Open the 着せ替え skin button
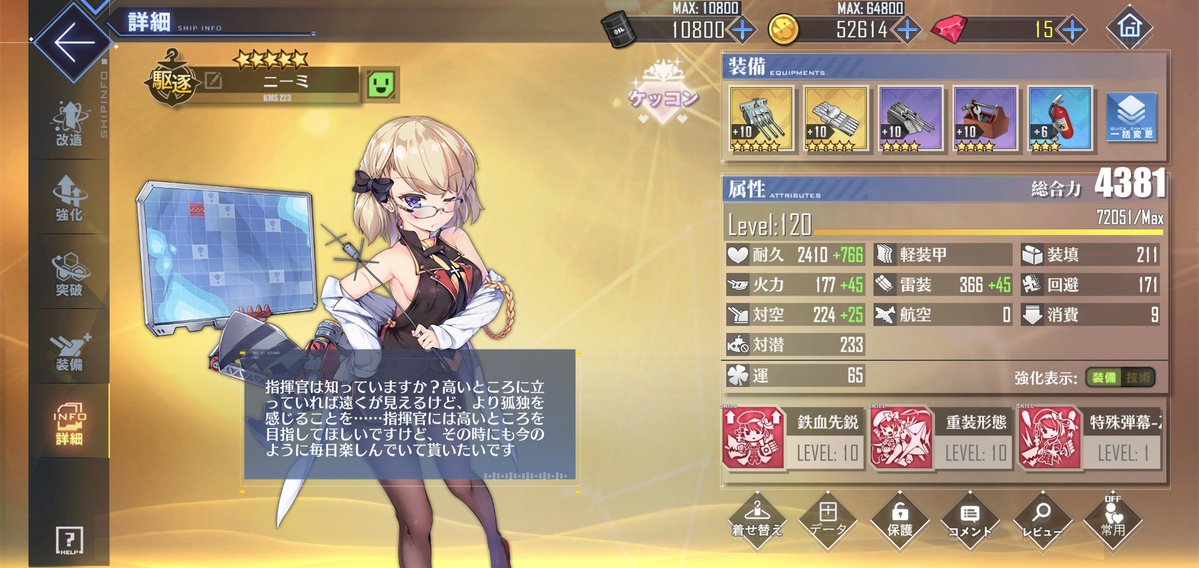The height and width of the screenshot is (568, 1199). pyautogui.click(x=756, y=516)
